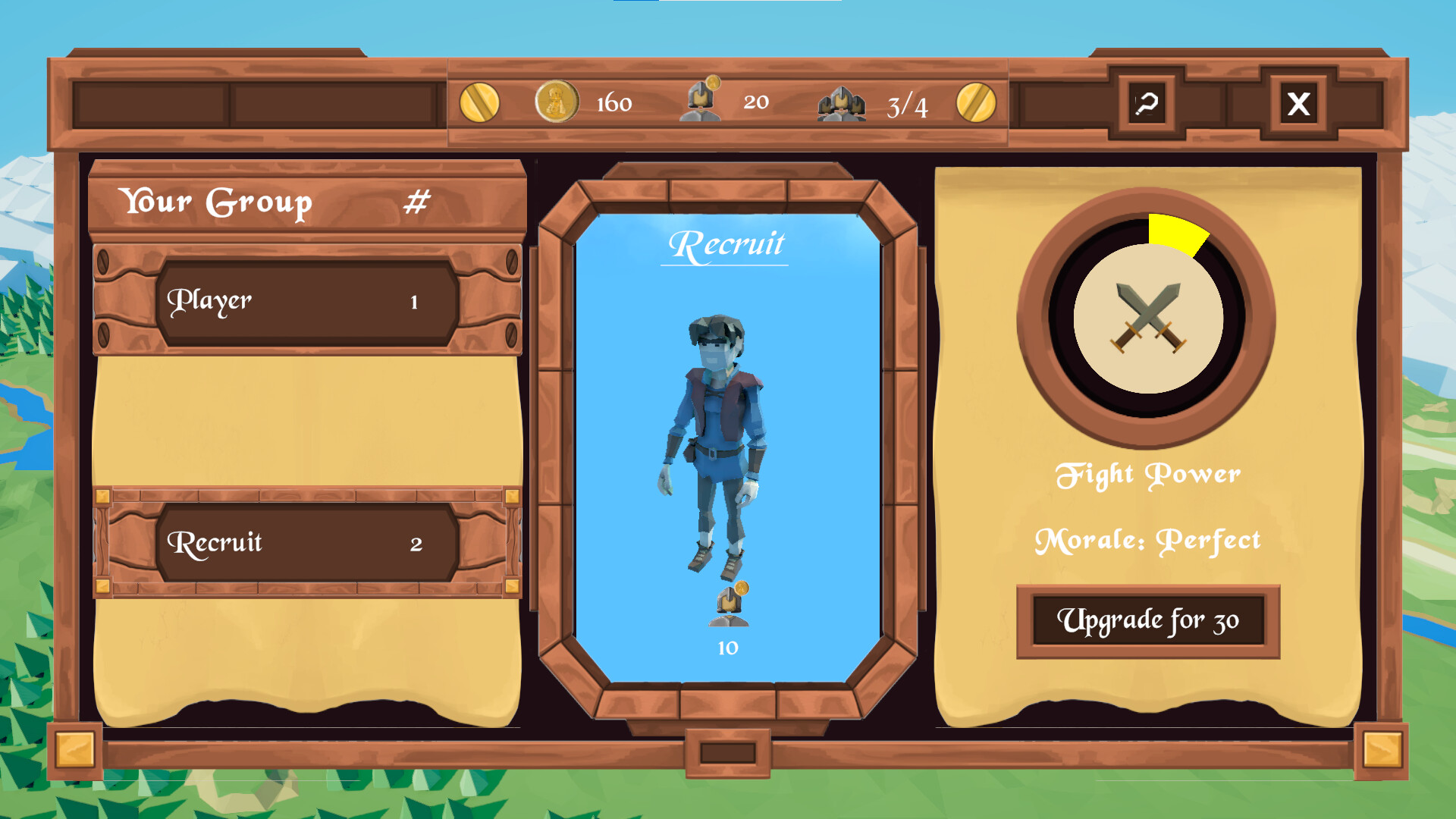
Task: Click the gold coin currency icon showing 160
Action: point(556,102)
